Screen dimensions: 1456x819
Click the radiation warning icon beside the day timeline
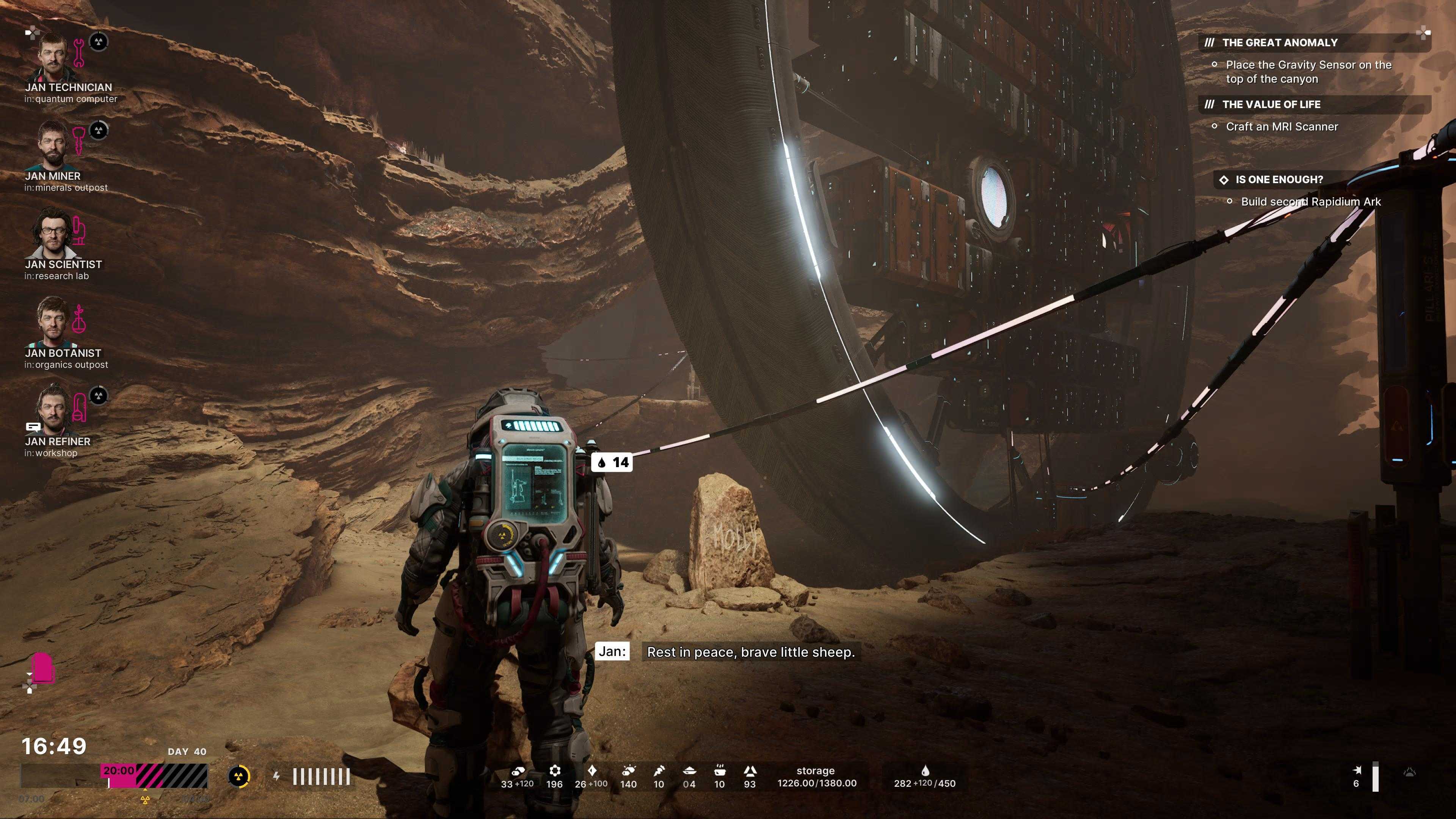coord(239,777)
